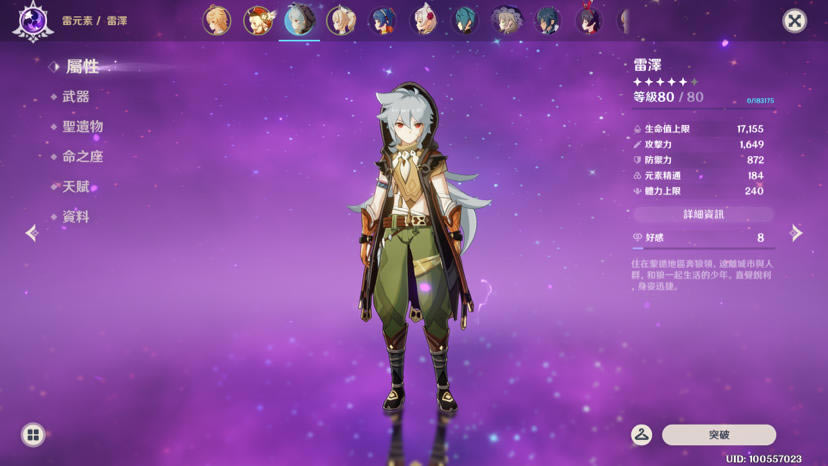
Task: Go to the next character with the right arrow
Action: 796,233
